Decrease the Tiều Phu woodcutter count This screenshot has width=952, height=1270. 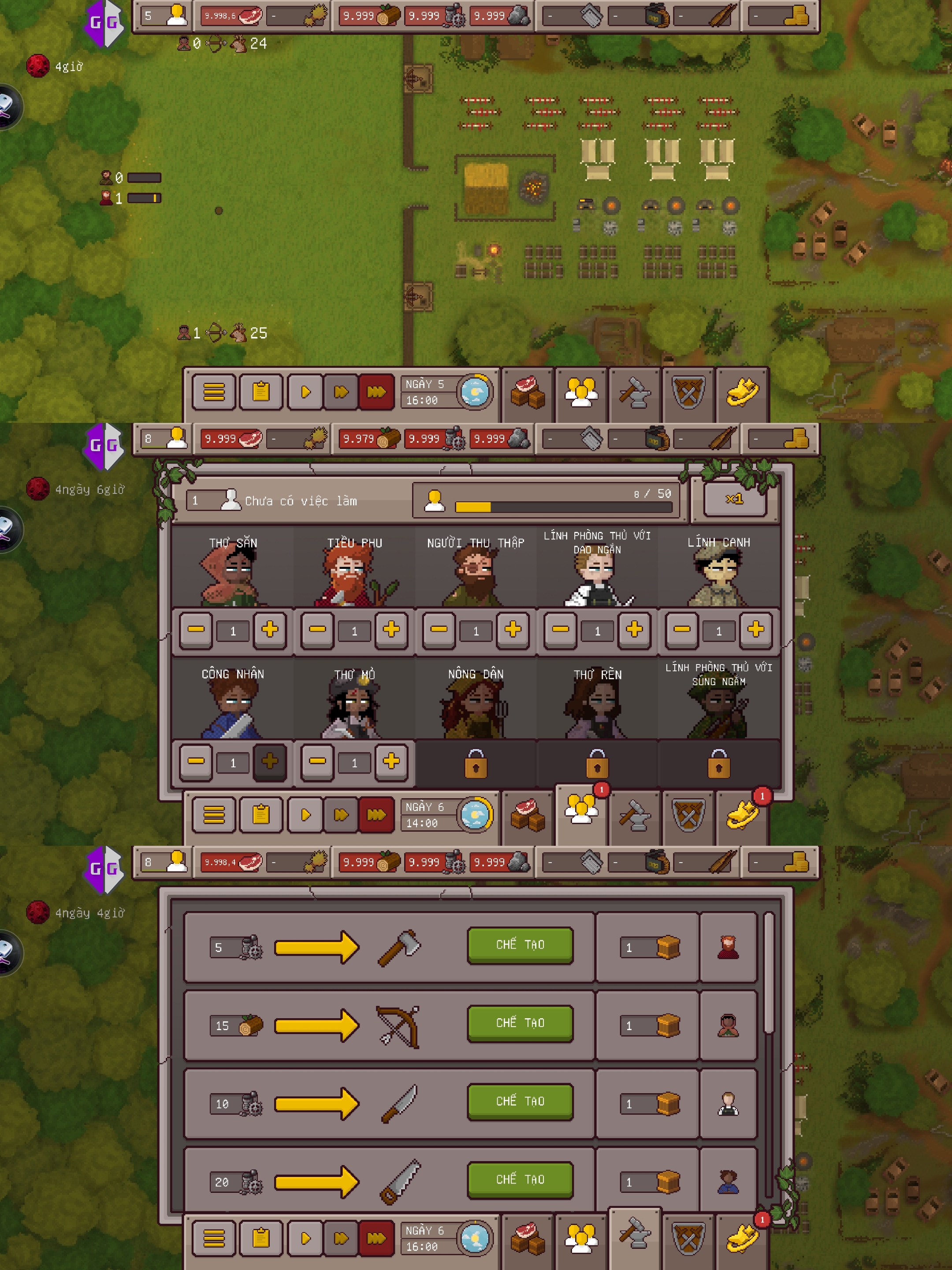(x=317, y=629)
